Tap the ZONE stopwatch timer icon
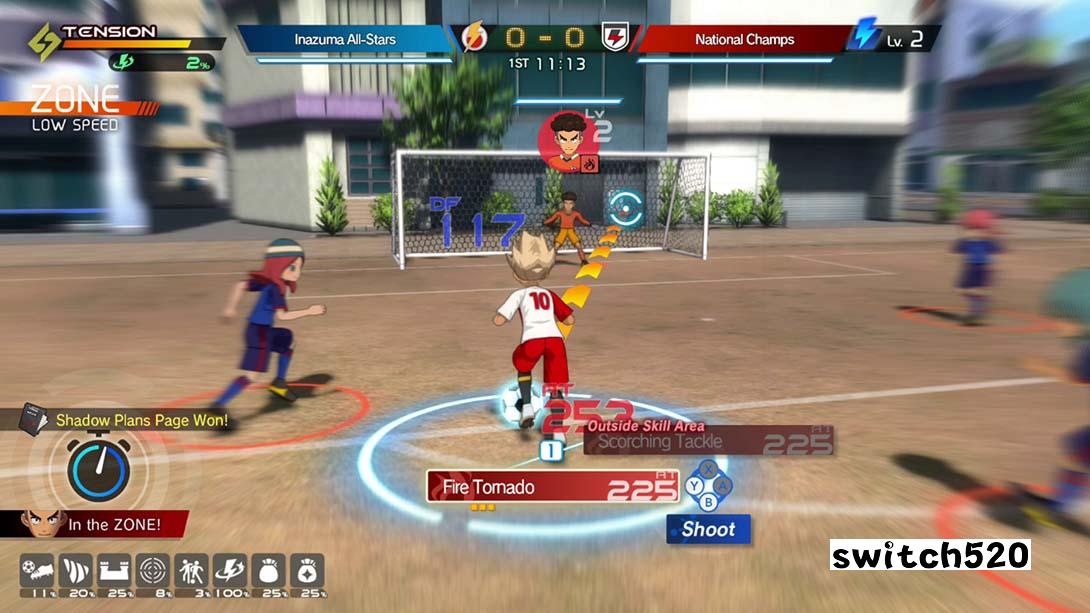1090x613 pixels. click(x=98, y=468)
